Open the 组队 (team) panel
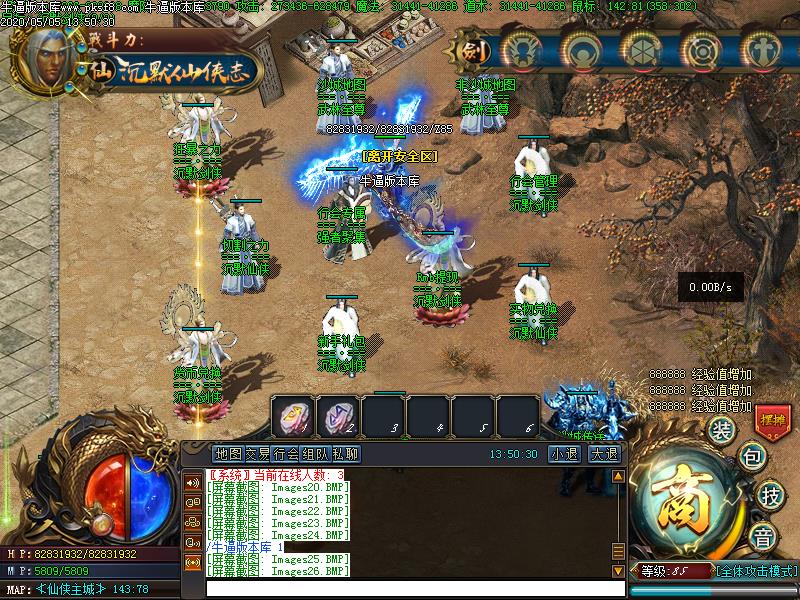This screenshot has height=600, width=800. coord(317,454)
